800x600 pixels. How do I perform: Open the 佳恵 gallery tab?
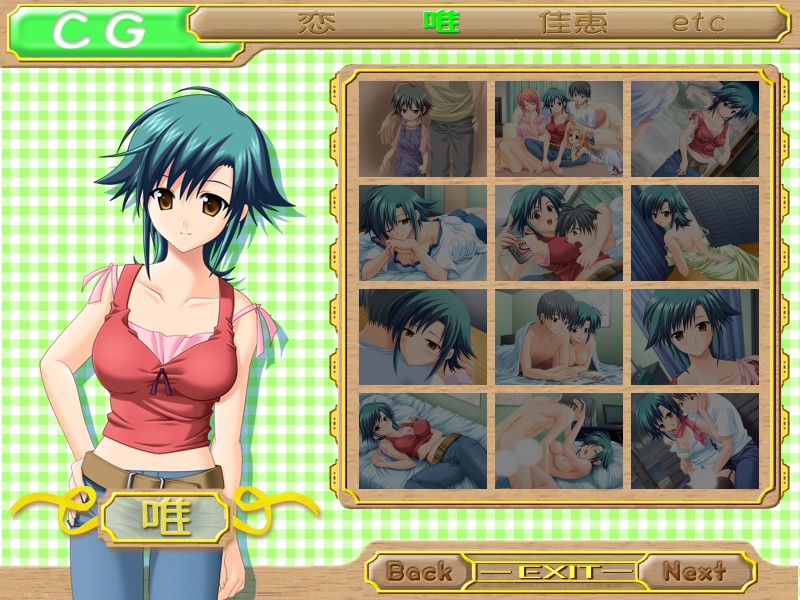pos(573,22)
